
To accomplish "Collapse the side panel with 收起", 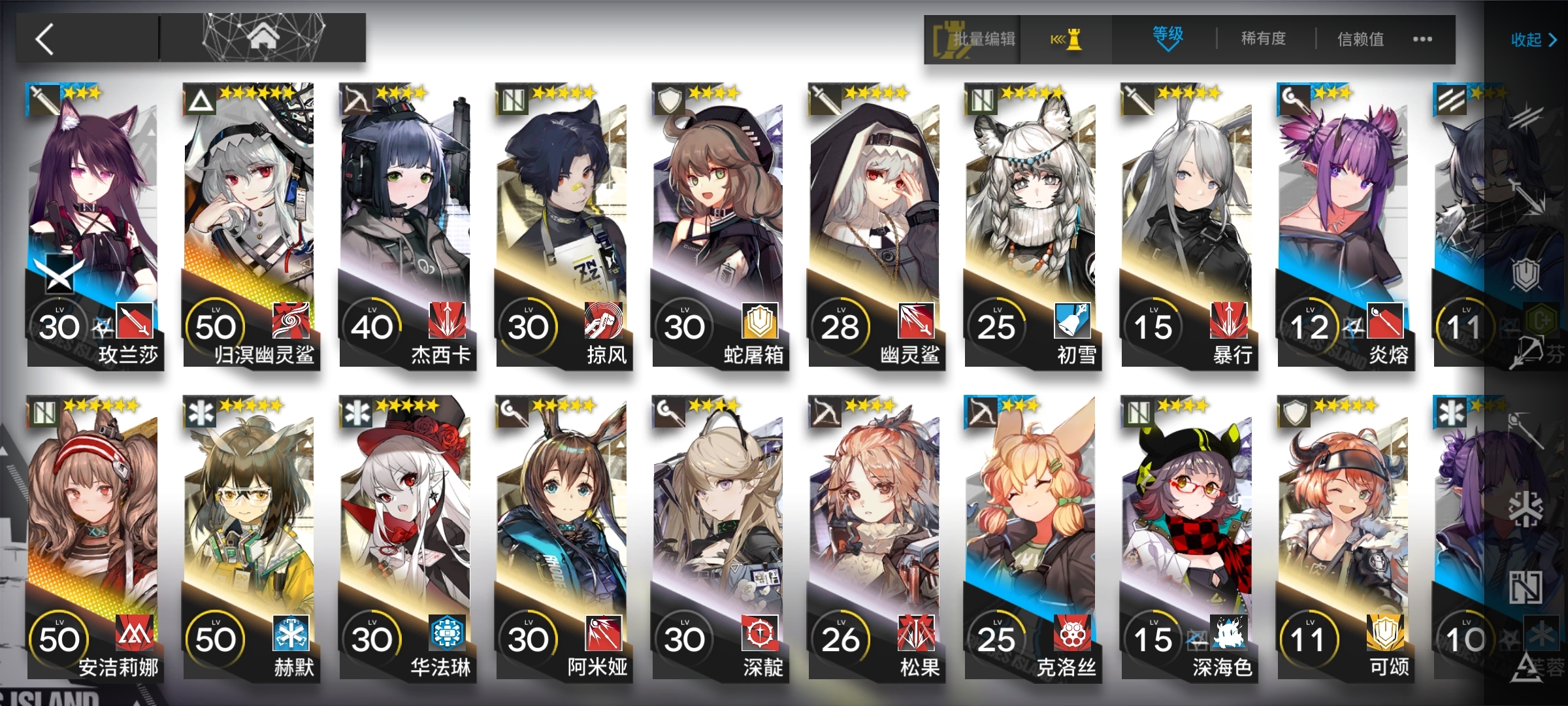I will click(1533, 41).
